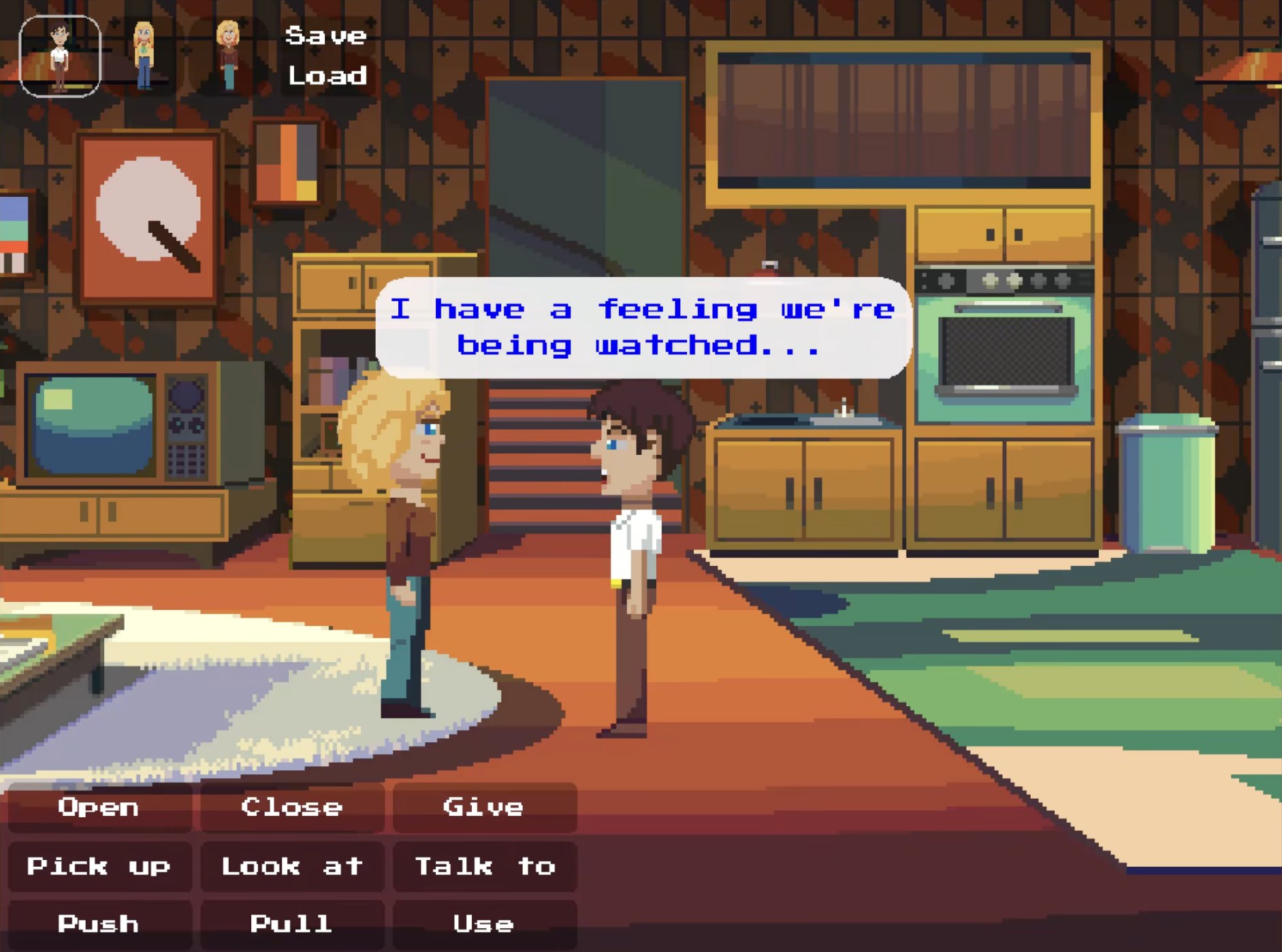This screenshot has height=952, width=1282.
Task: Switch to the long-haired blonde girl portrait
Action: tap(144, 56)
